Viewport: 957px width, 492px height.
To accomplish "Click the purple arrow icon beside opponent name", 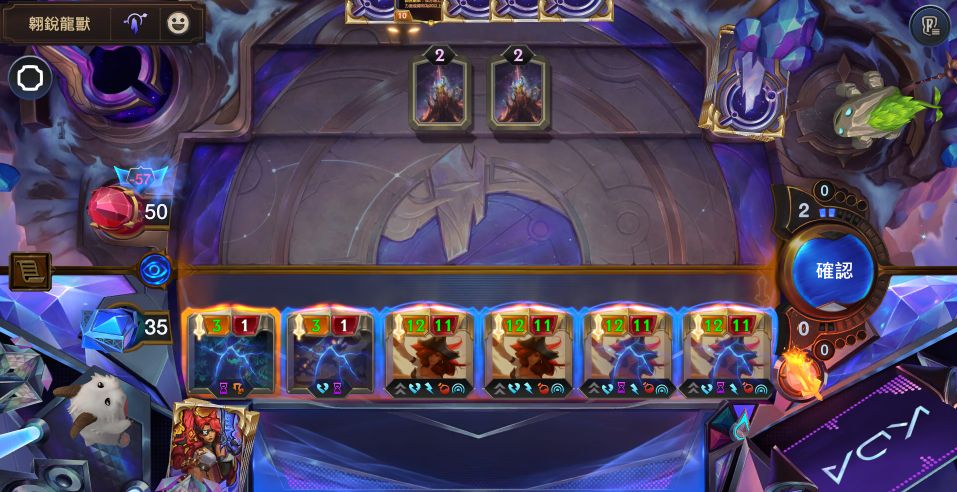I will pyautogui.click(x=136, y=23).
